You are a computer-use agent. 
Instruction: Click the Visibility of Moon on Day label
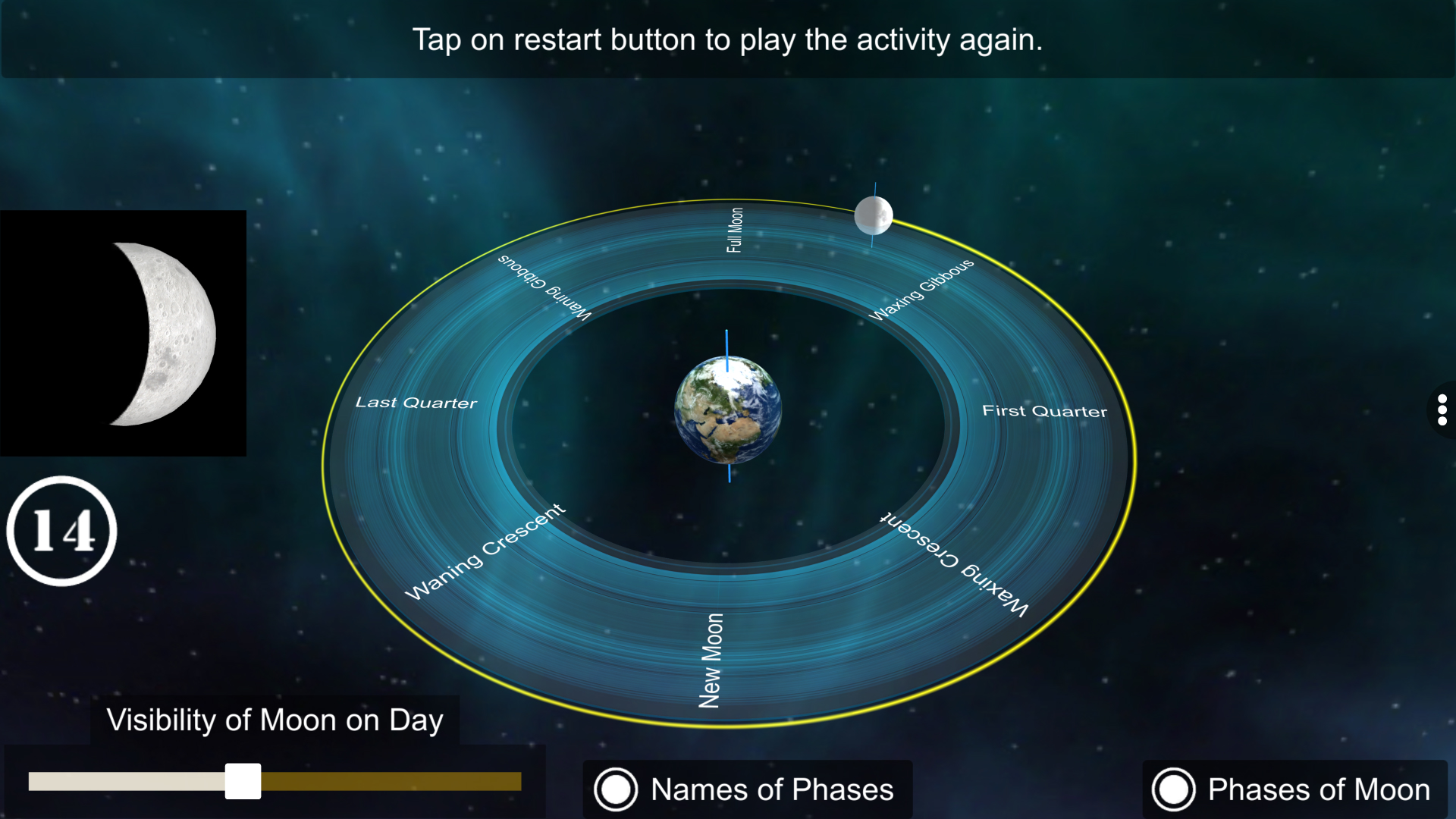(x=275, y=720)
